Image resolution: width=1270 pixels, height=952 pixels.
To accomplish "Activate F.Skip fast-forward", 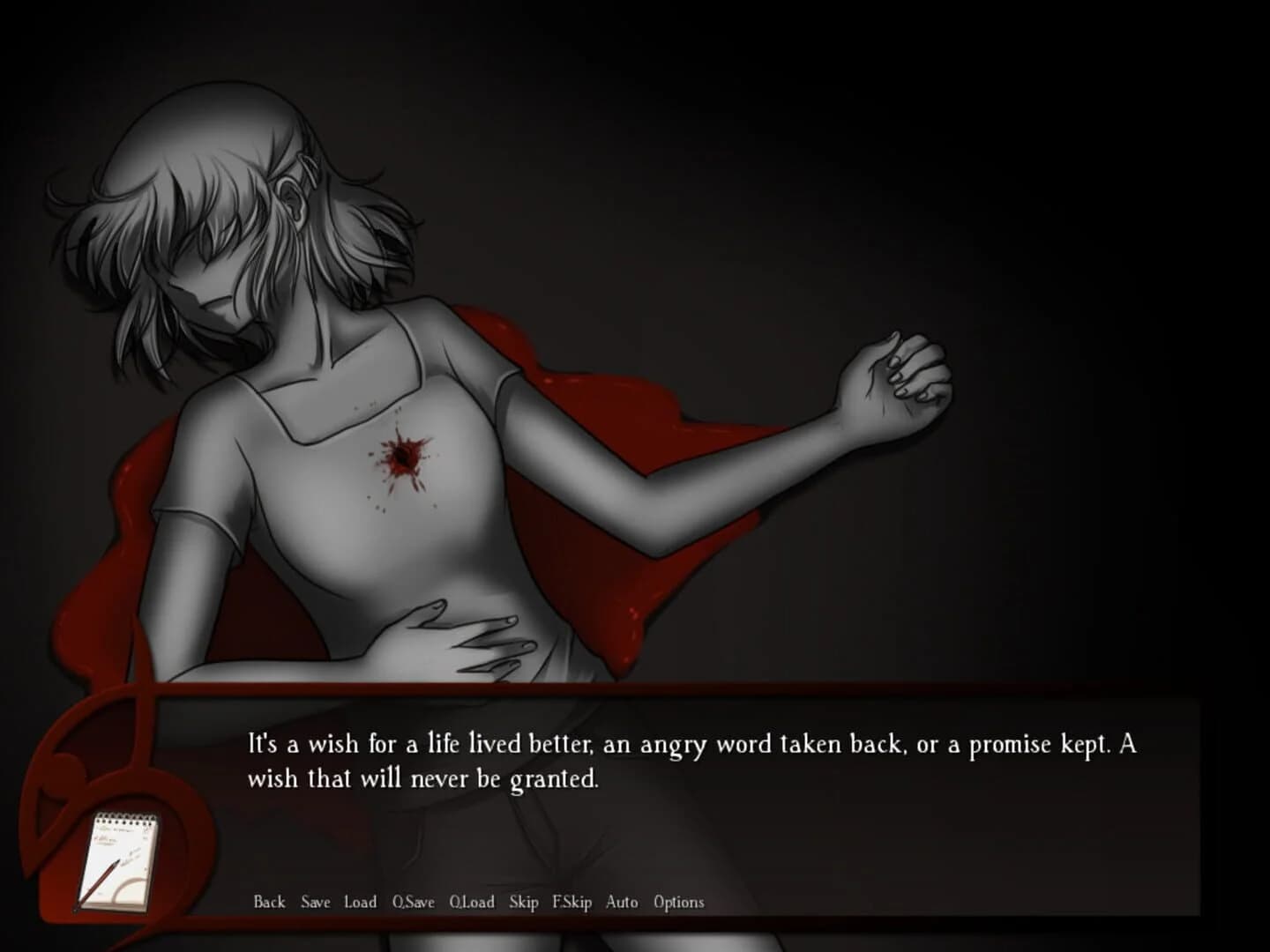I will coord(571,903).
